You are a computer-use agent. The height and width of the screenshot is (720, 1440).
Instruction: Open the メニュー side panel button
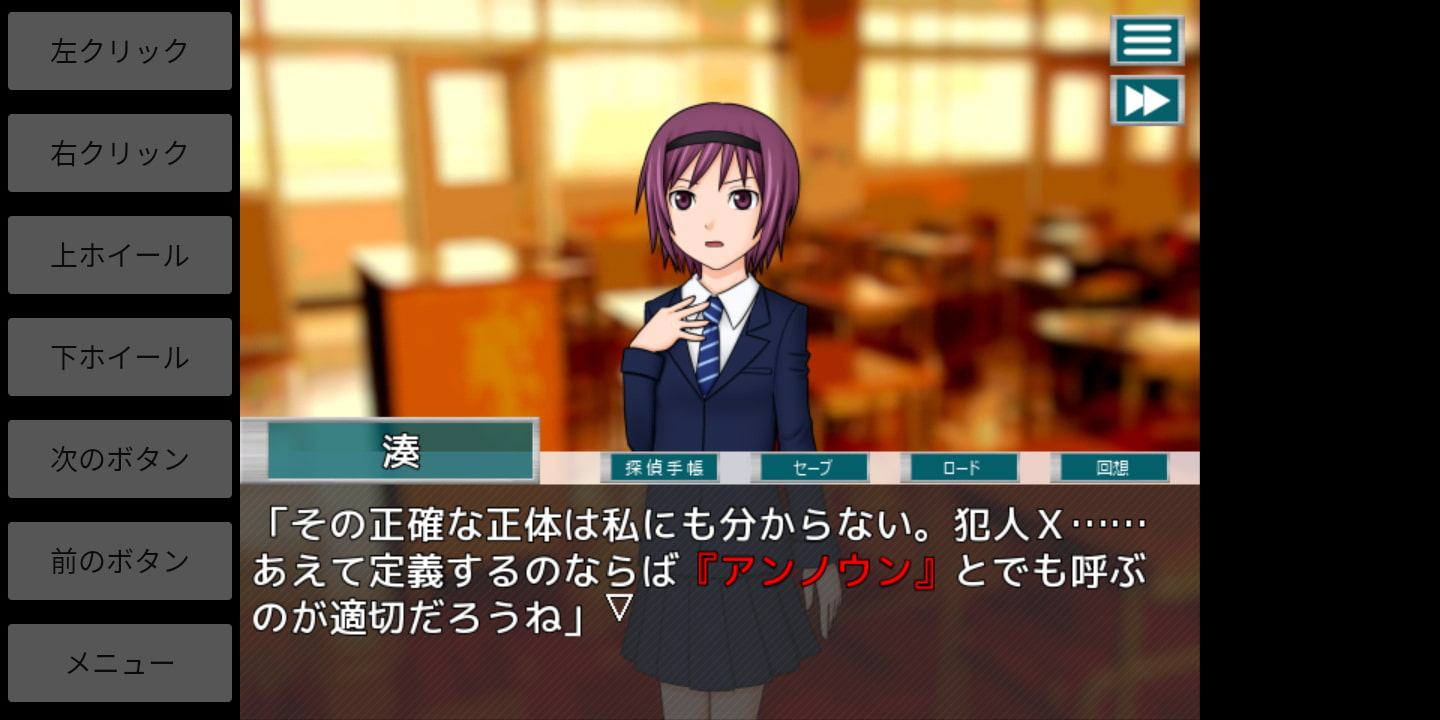click(x=120, y=663)
